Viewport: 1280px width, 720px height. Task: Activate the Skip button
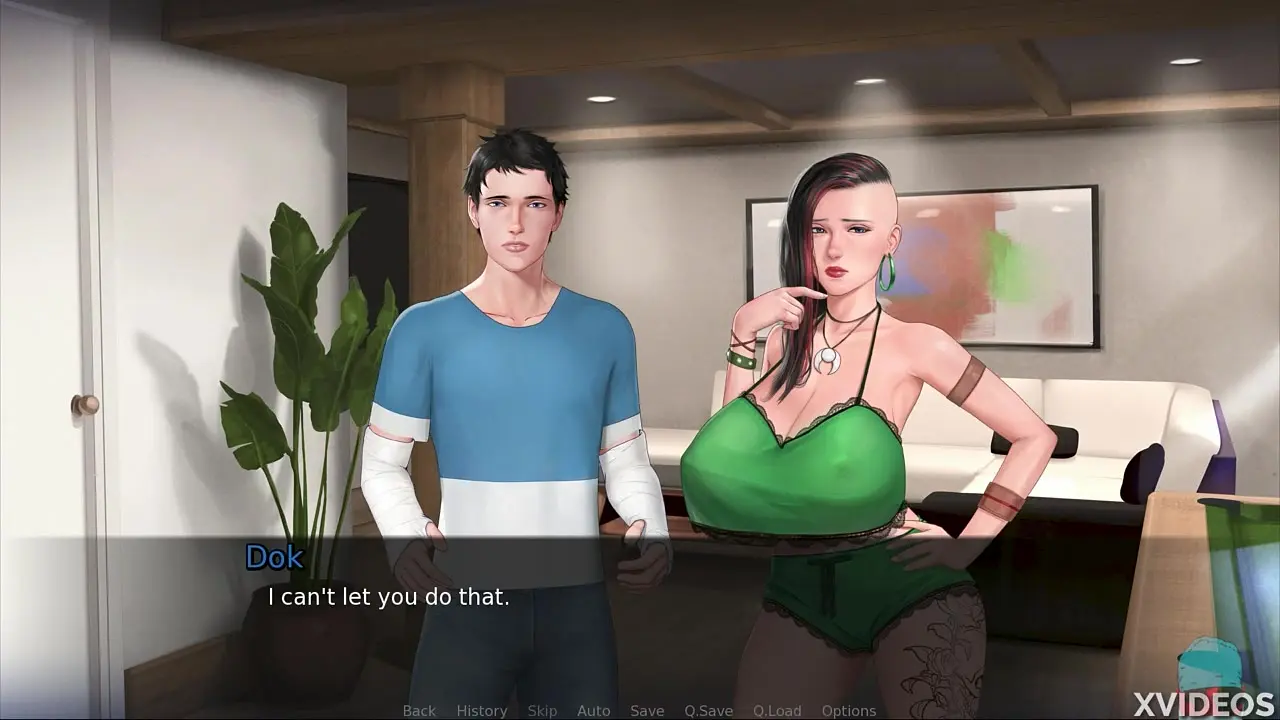click(x=542, y=711)
